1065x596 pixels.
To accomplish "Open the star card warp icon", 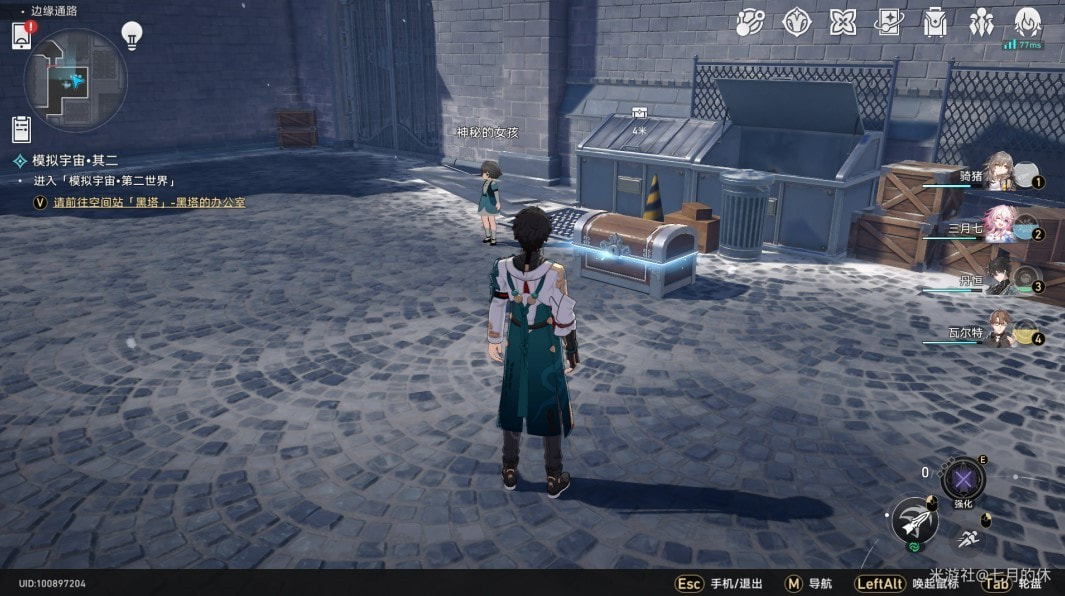I will point(889,22).
